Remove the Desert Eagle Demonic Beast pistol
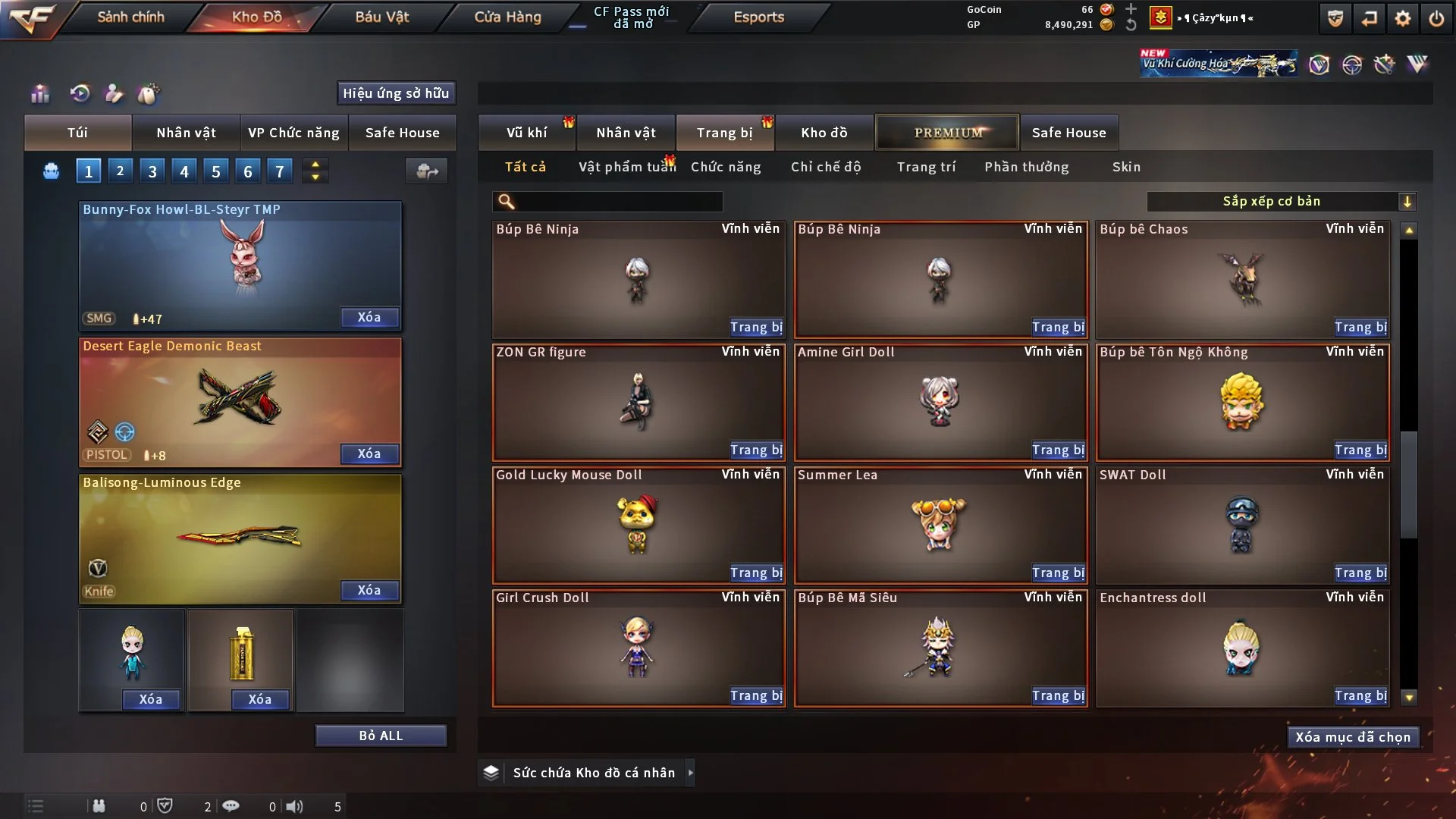 point(369,453)
